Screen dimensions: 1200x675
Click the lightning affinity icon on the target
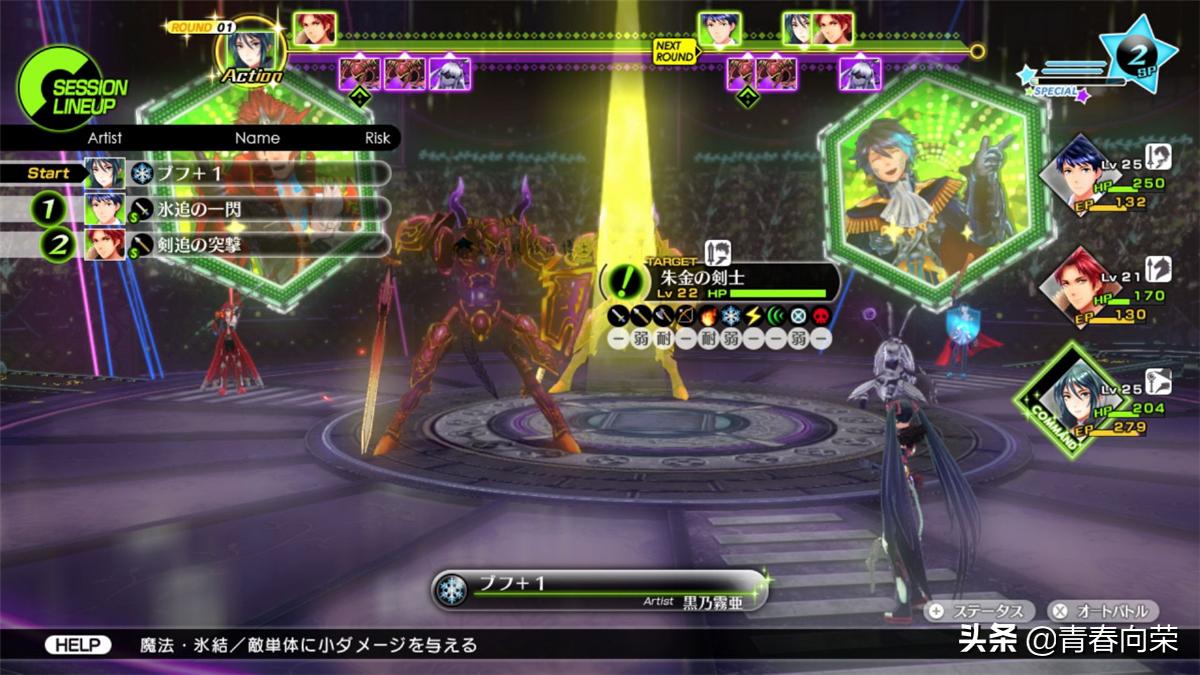pos(753,316)
